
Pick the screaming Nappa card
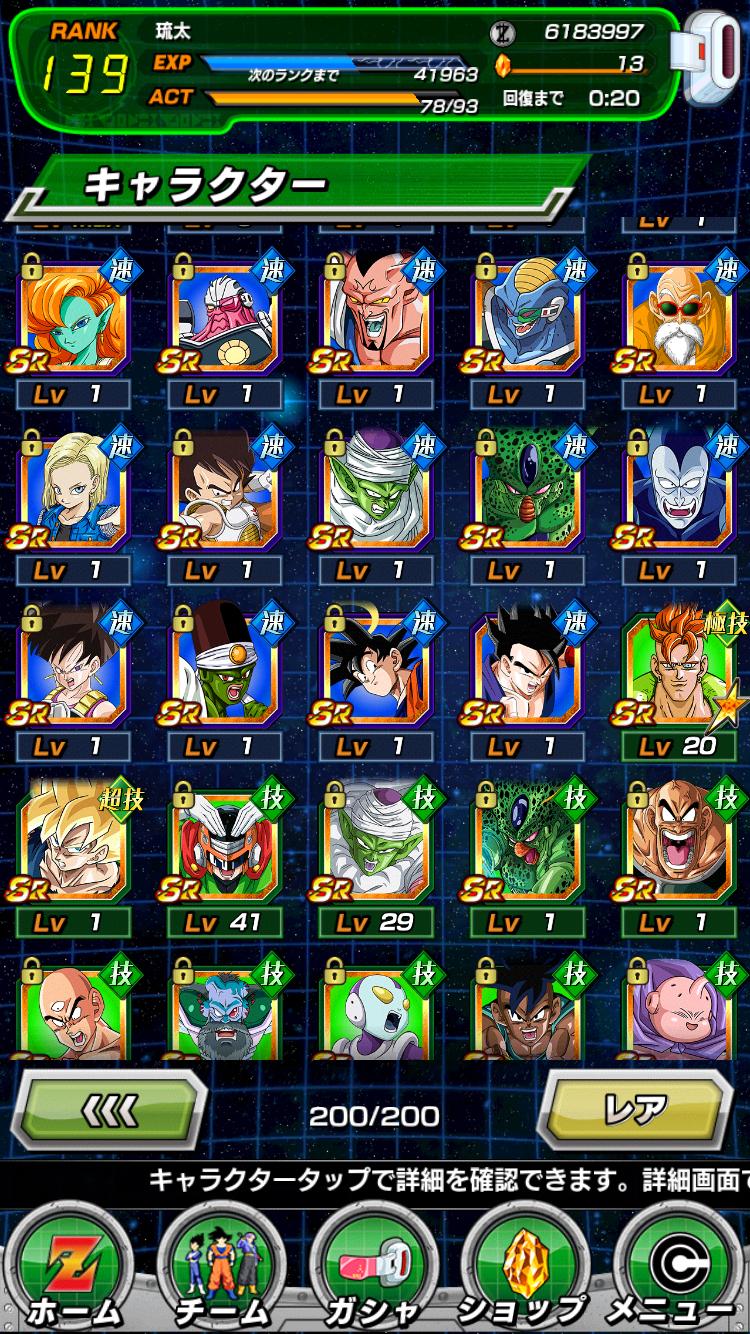pos(677,849)
